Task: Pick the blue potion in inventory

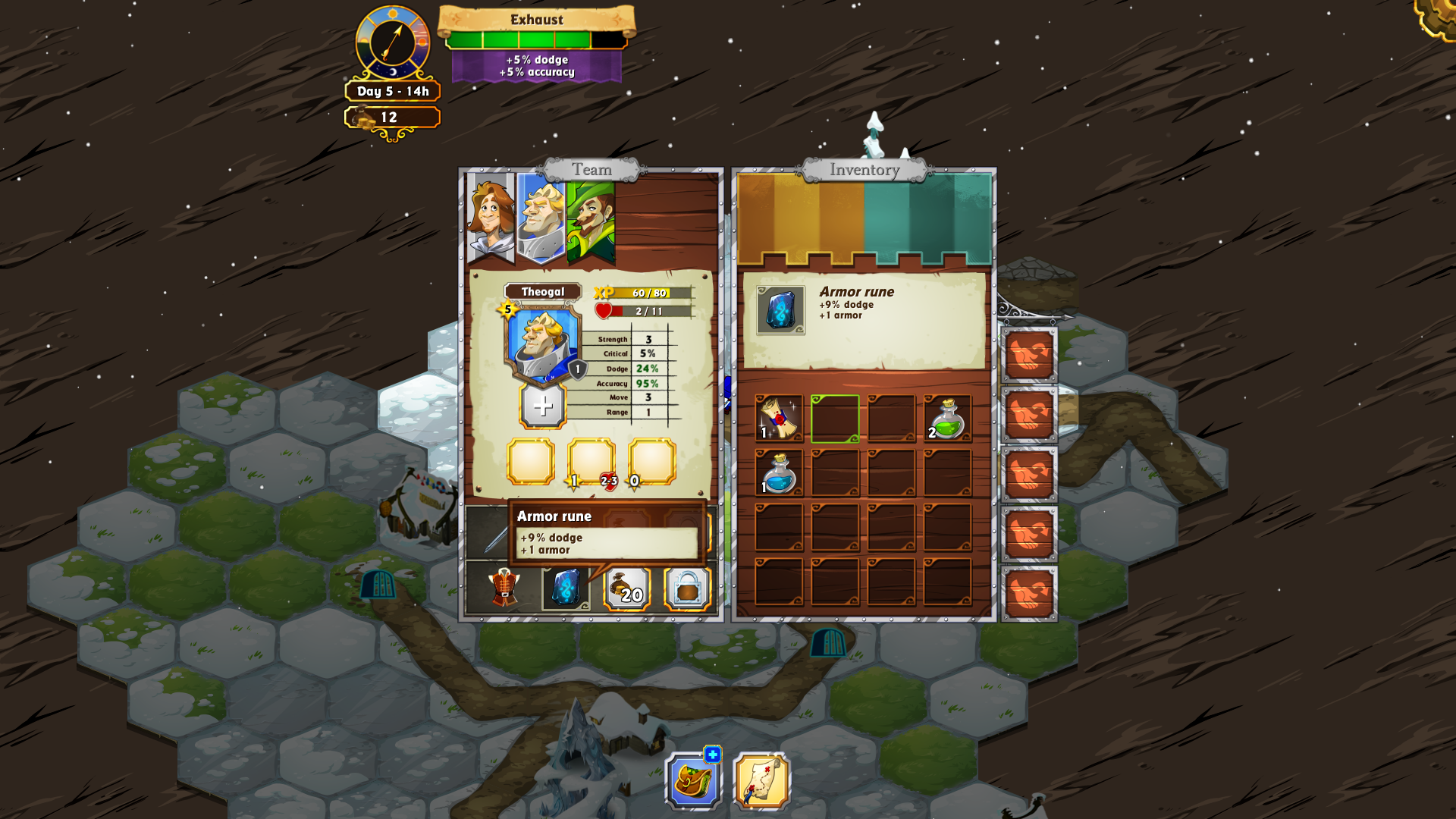Action: [779, 473]
